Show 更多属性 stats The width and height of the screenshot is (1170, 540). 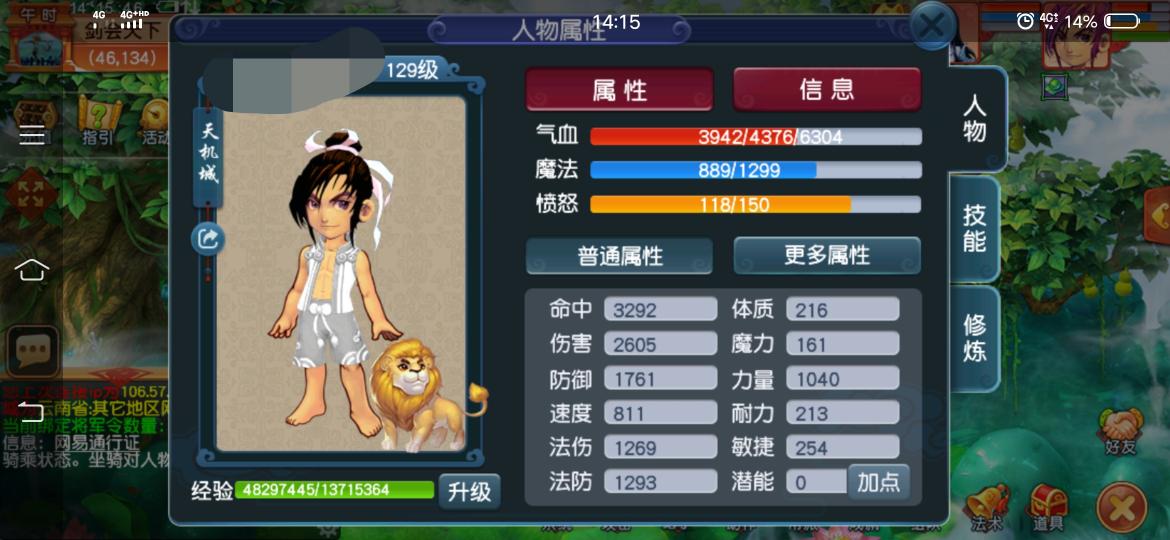[827, 256]
